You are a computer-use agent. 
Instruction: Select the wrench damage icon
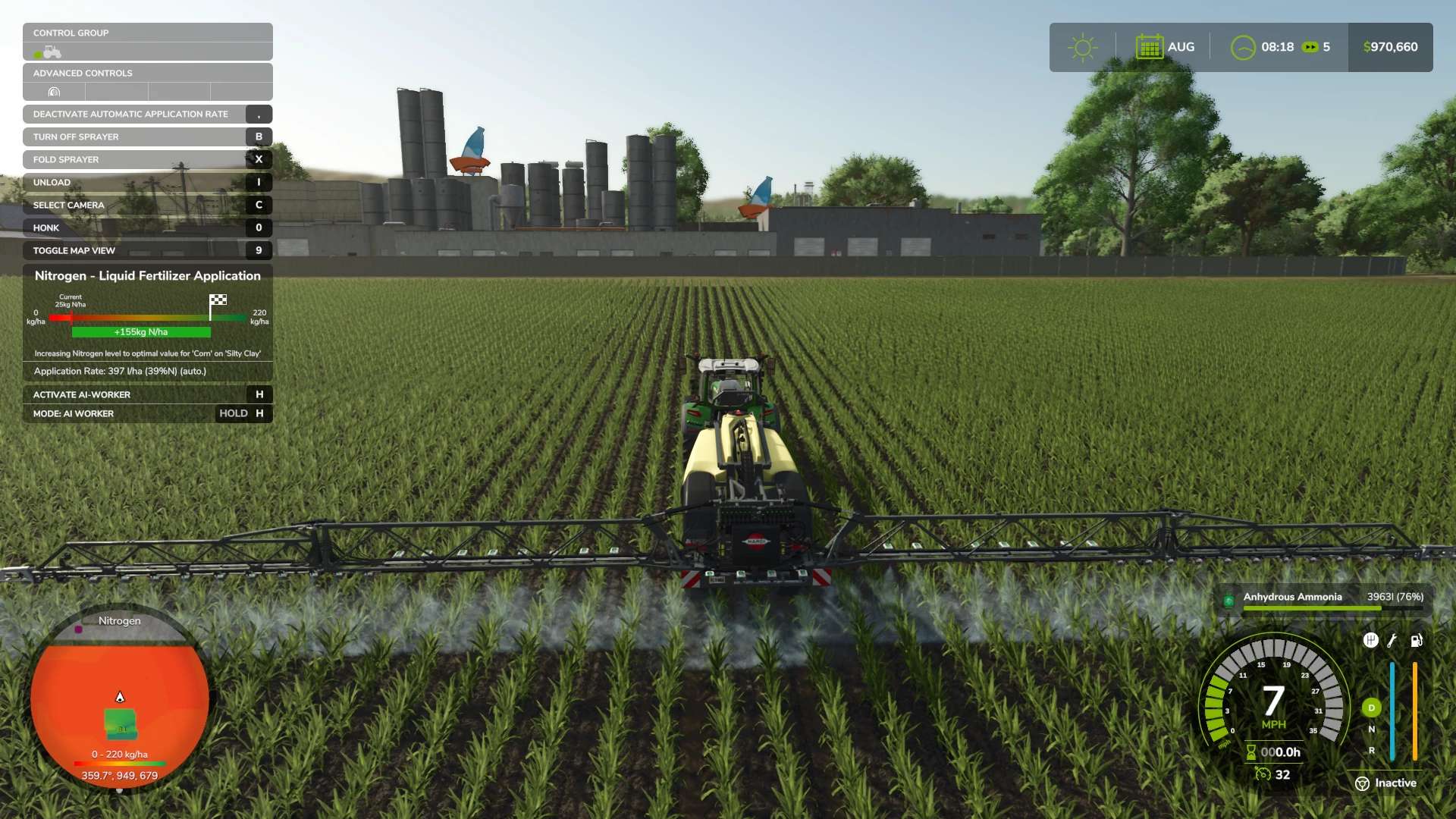(x=1392, y=641)
